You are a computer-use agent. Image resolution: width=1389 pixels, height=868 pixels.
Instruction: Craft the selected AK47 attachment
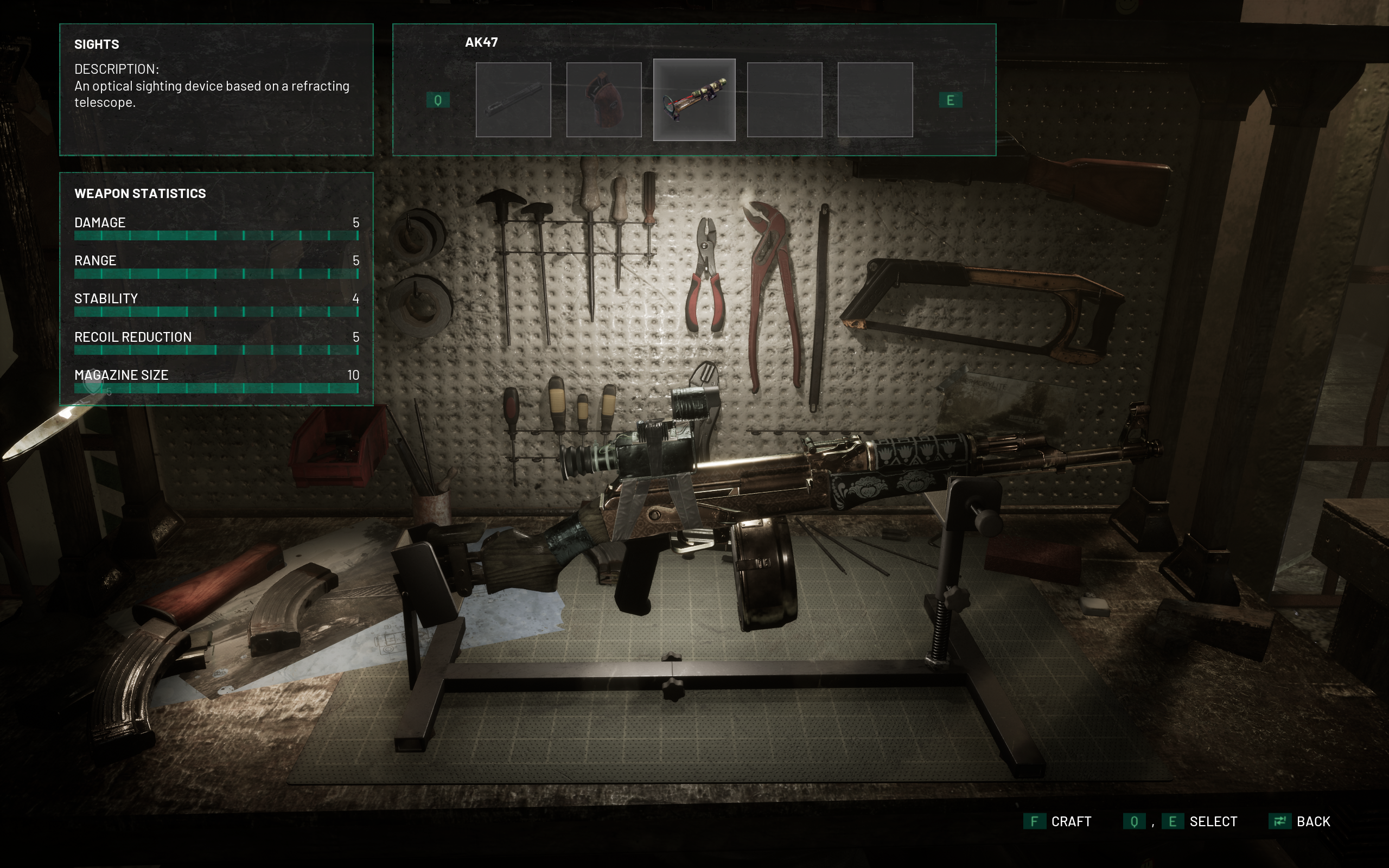pos(1057,821)
